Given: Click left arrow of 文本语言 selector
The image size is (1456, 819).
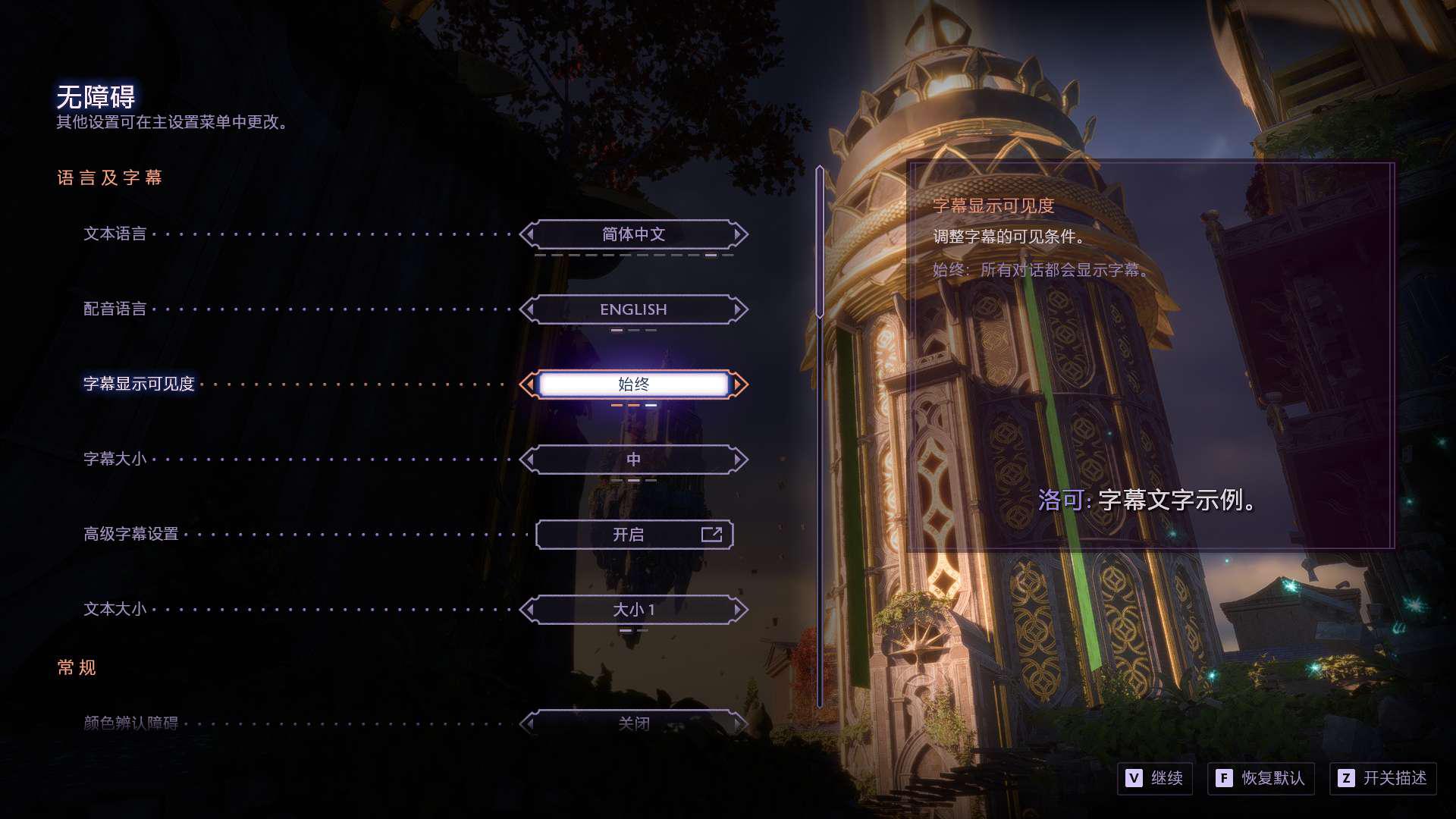Looking at the screenshot, I should click(529, 234).
